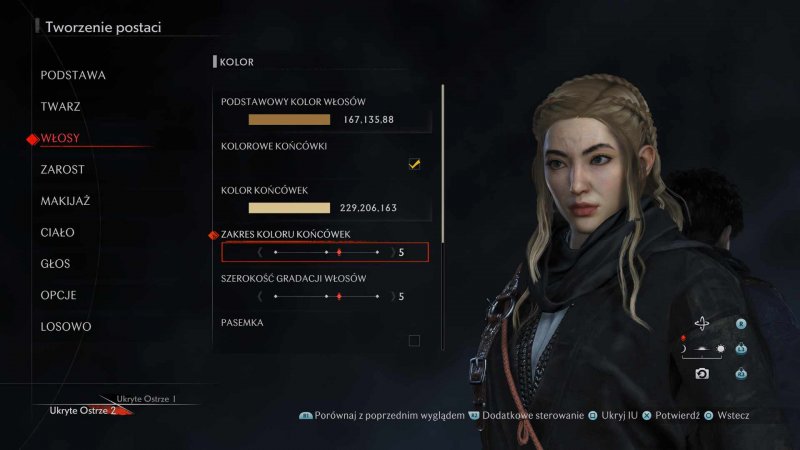Select the Włosy category
The image size is (800, 450).
tap(60, 138)
